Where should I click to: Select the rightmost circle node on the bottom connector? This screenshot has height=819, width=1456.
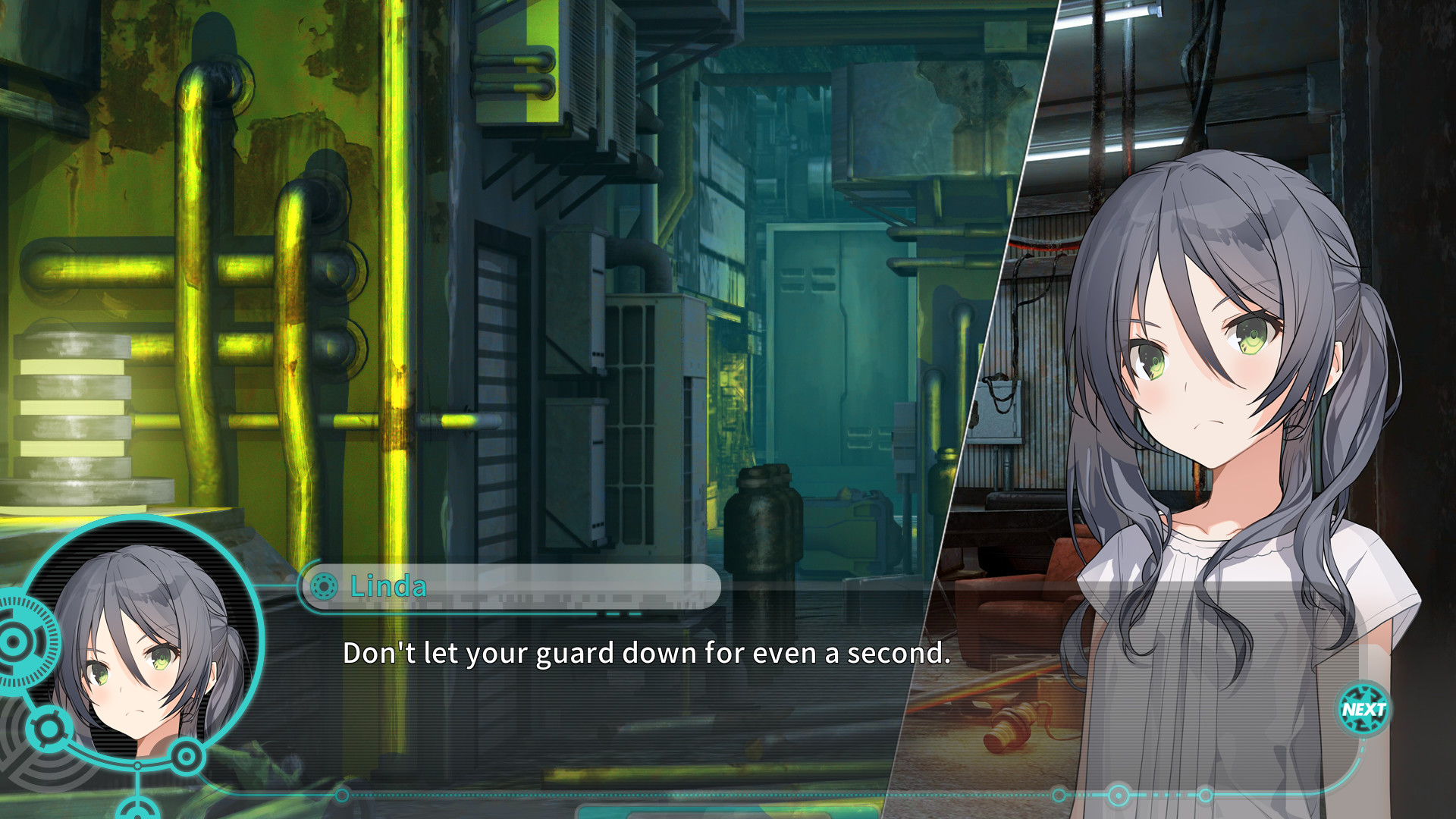point(1206,795)
